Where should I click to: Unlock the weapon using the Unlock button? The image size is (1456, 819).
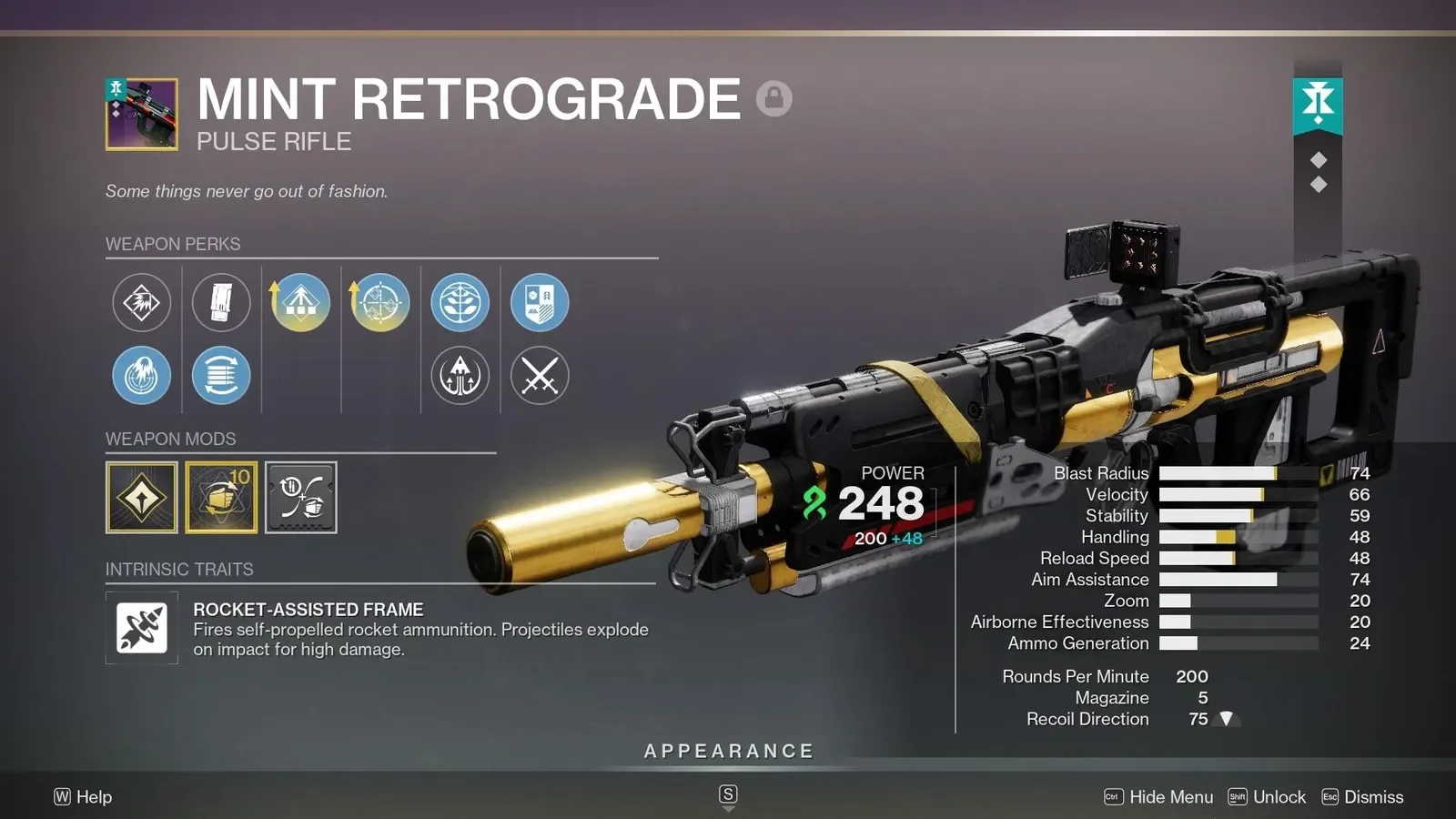pos(1267,797)
